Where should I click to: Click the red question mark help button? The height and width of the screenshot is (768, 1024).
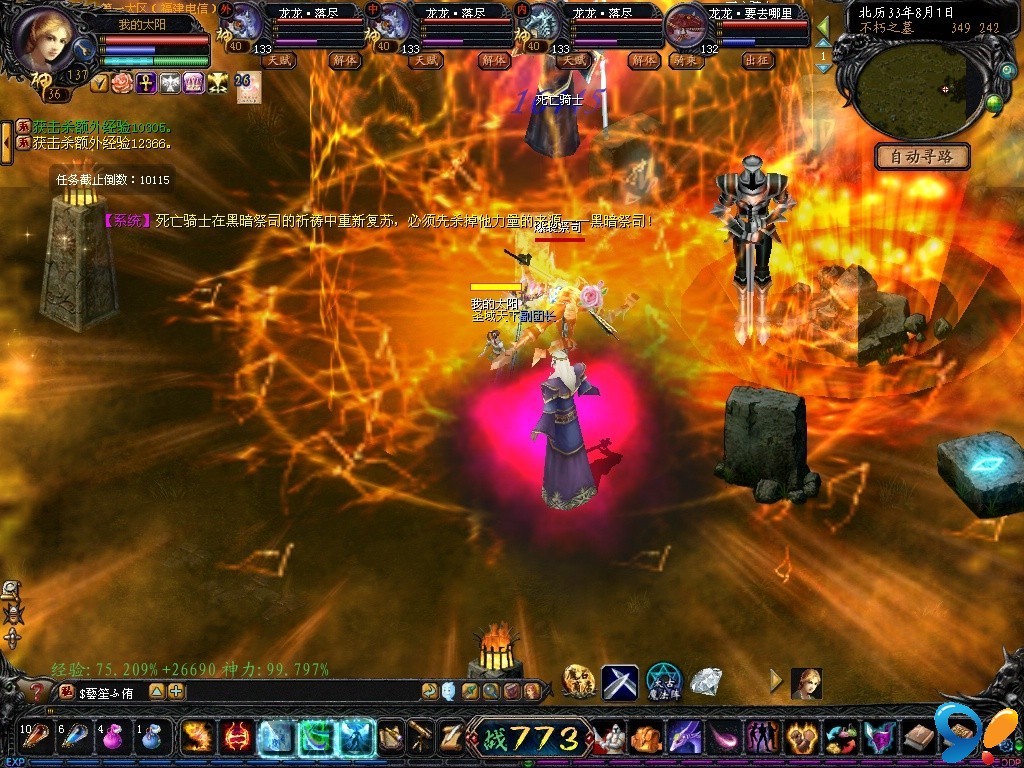(38, 691)
